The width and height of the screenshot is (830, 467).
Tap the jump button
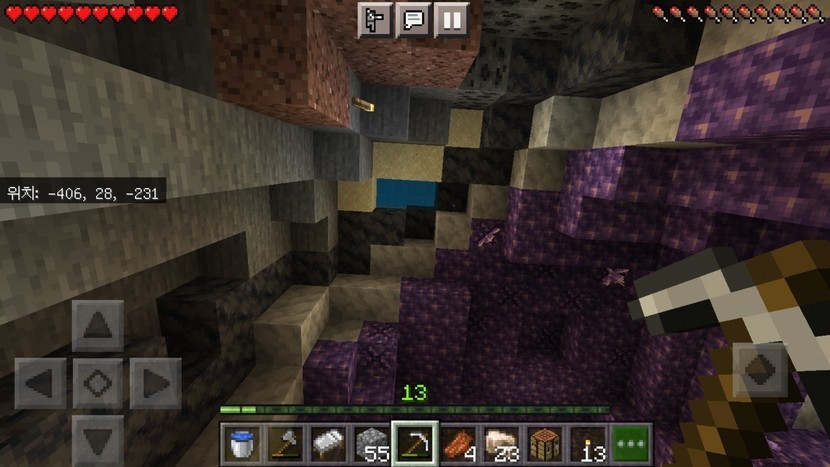[x=763, y=371]
